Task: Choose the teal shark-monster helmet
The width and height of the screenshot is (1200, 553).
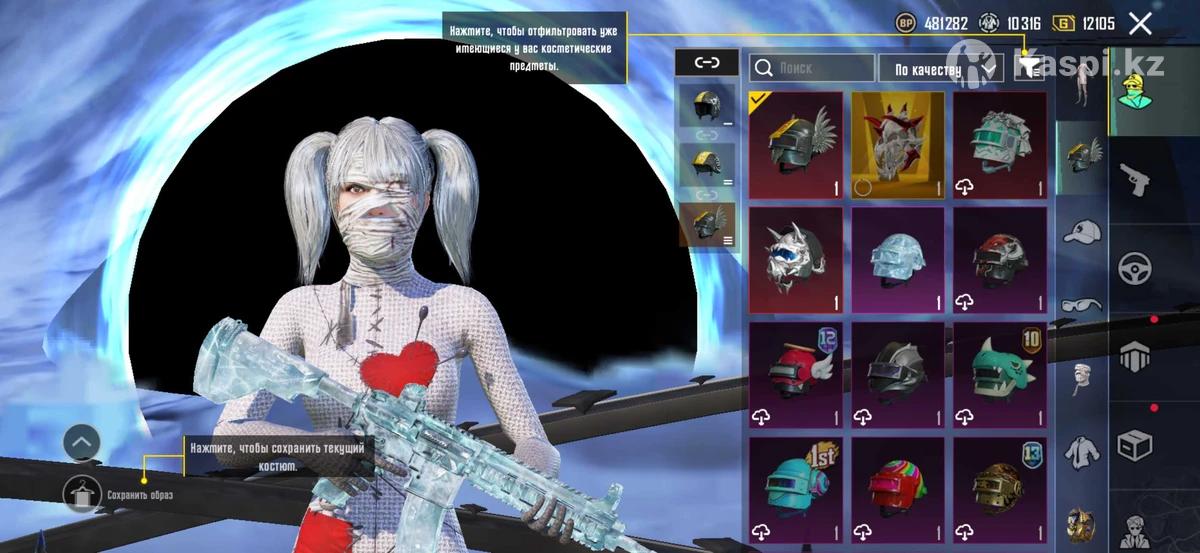Action: 1000,375
